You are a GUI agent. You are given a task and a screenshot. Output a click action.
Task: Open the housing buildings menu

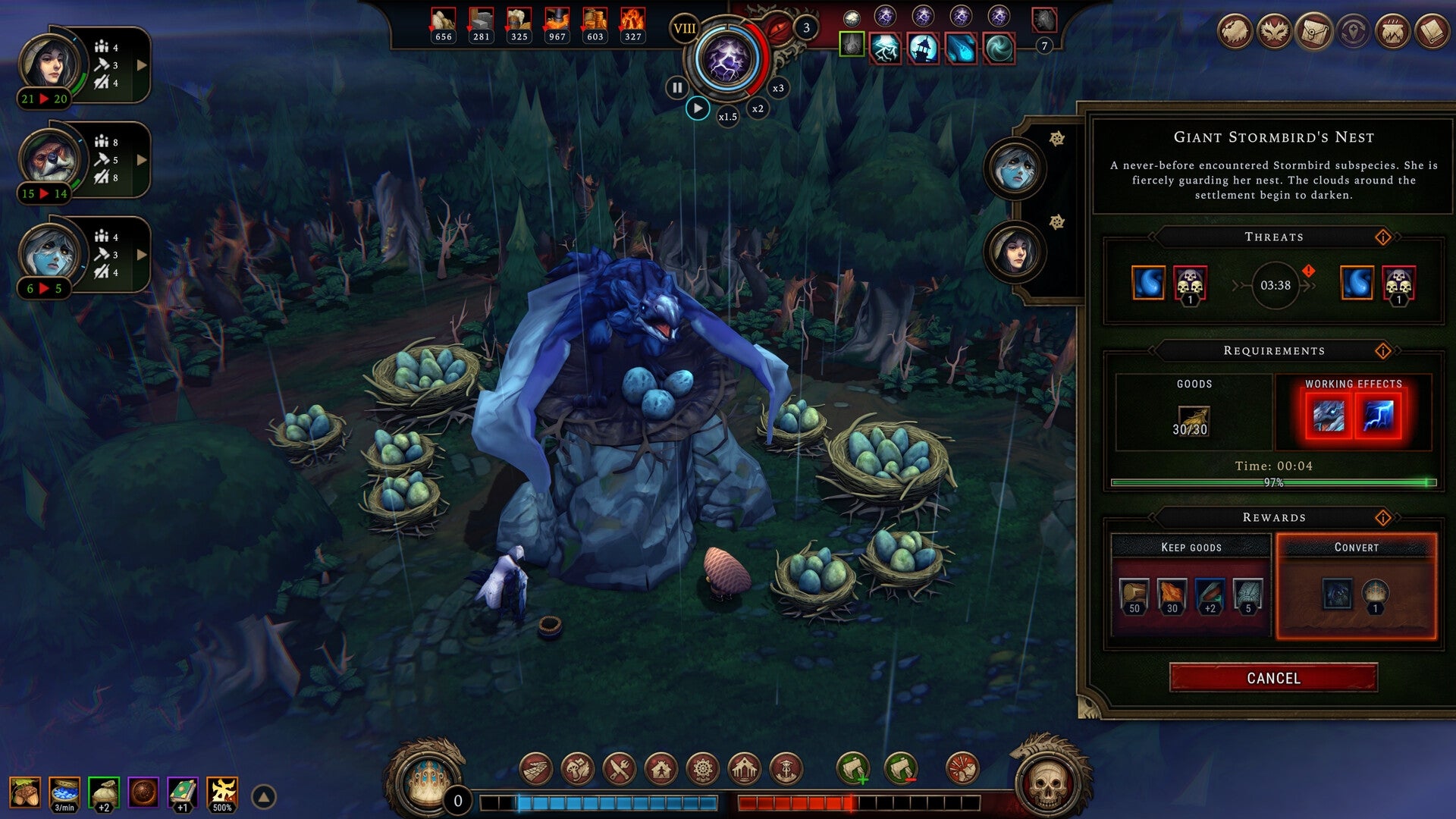(x=660, y=768)
